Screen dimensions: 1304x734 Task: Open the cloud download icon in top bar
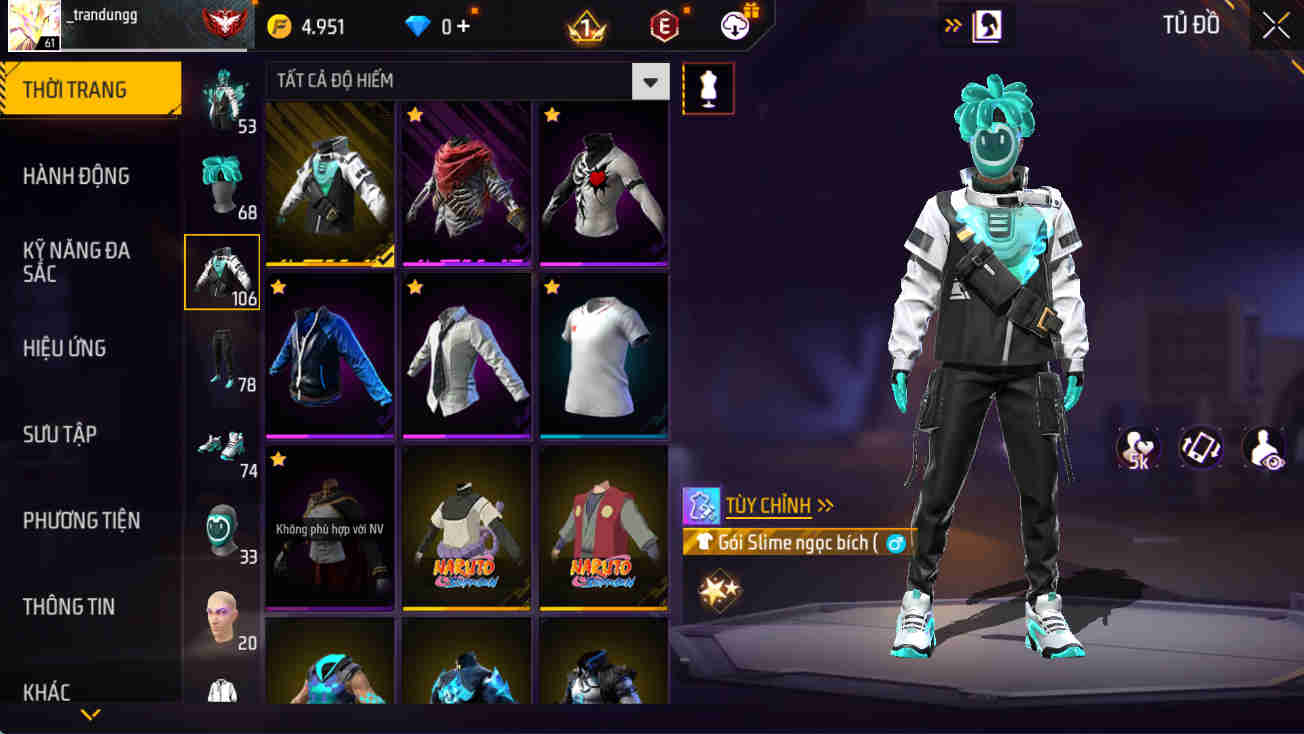click(x=735, y=26)
